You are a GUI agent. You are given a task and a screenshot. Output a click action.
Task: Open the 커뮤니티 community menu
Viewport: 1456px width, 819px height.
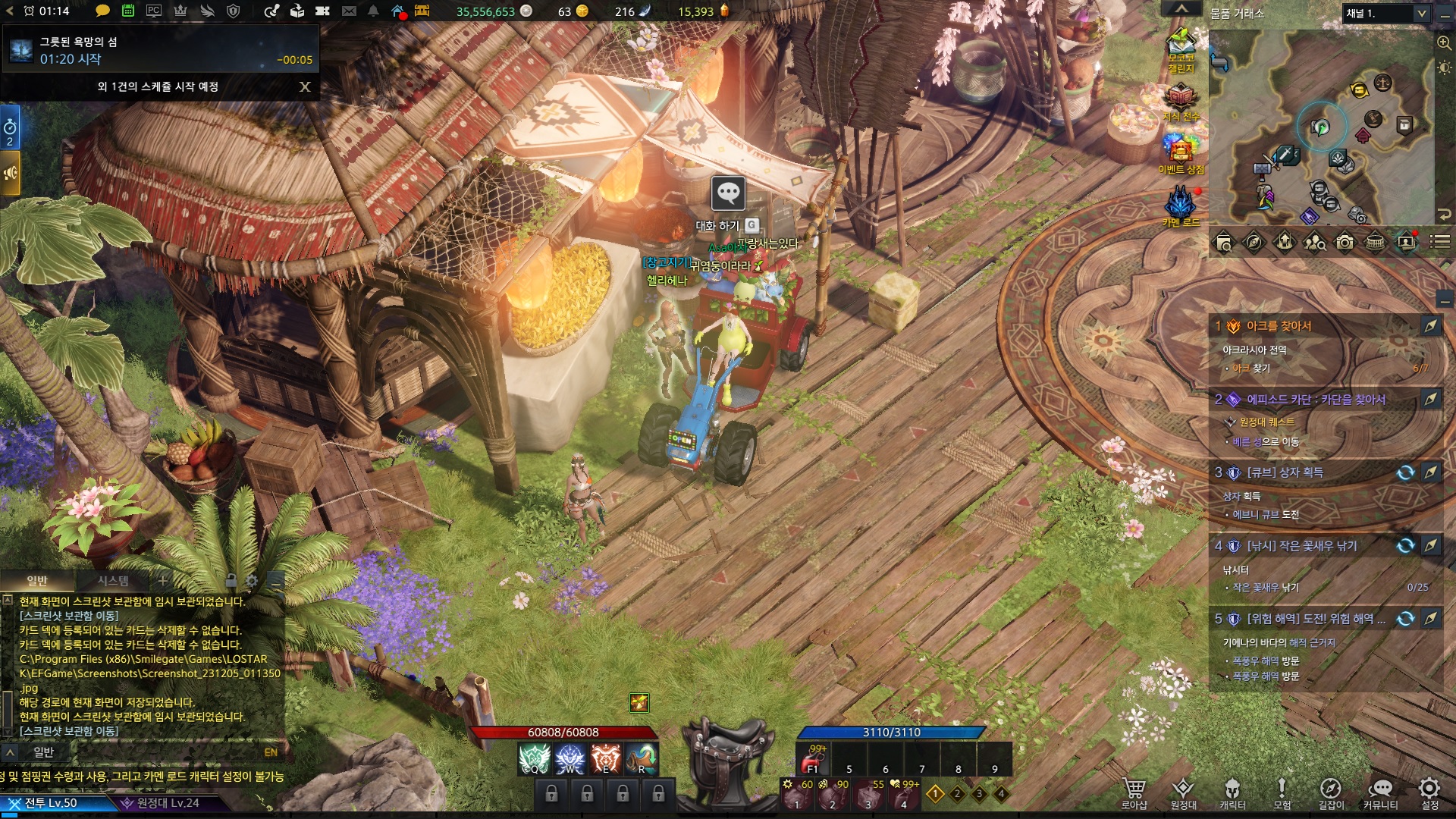tap(1380, 792)
